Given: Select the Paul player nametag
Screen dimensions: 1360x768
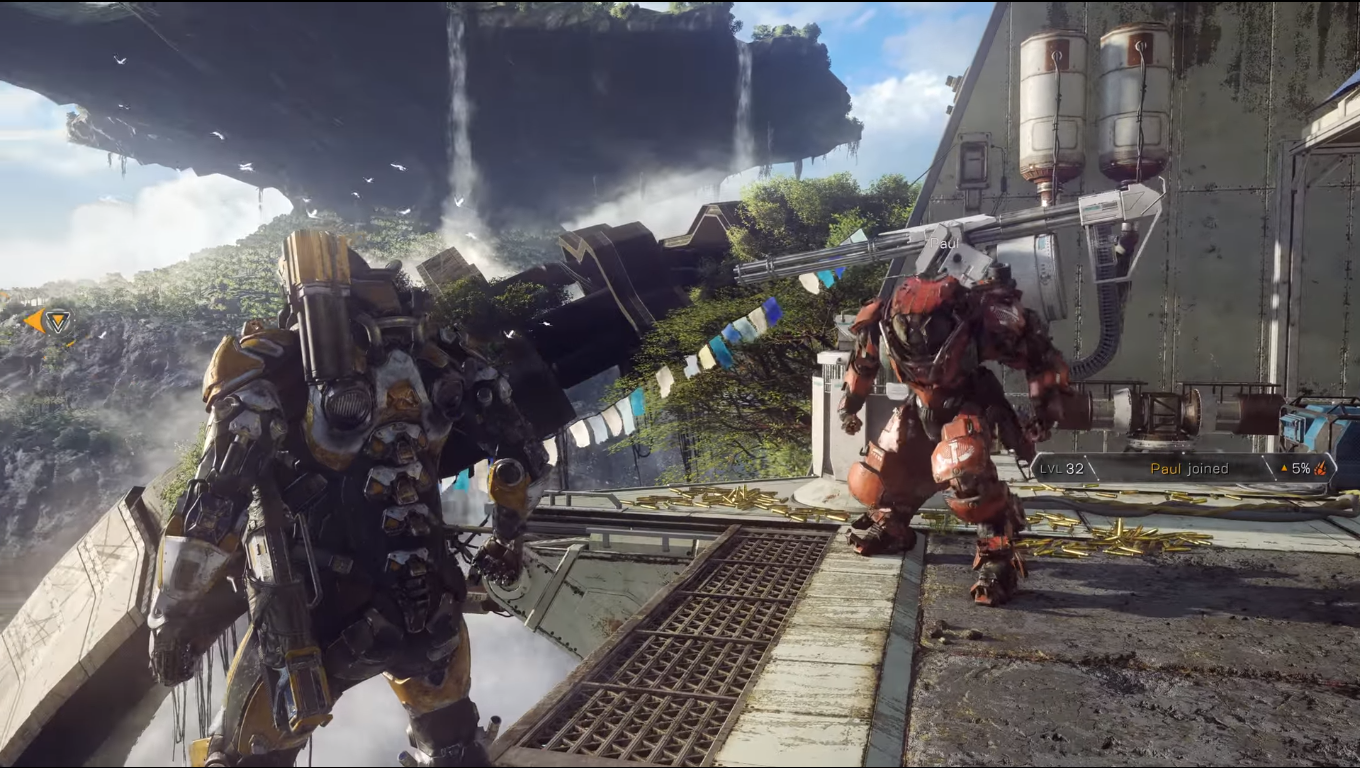Looking at the screenshot, I should (941, 241).
